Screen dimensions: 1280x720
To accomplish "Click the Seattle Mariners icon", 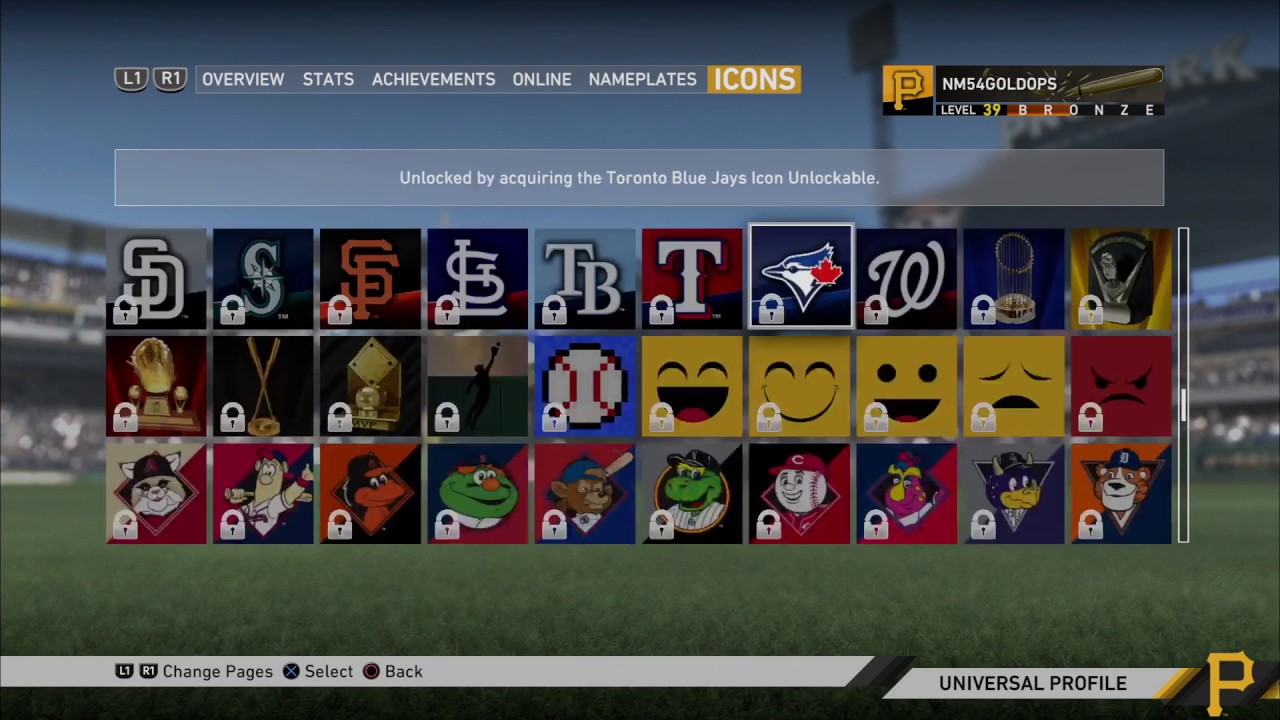I will coord(263,278).
